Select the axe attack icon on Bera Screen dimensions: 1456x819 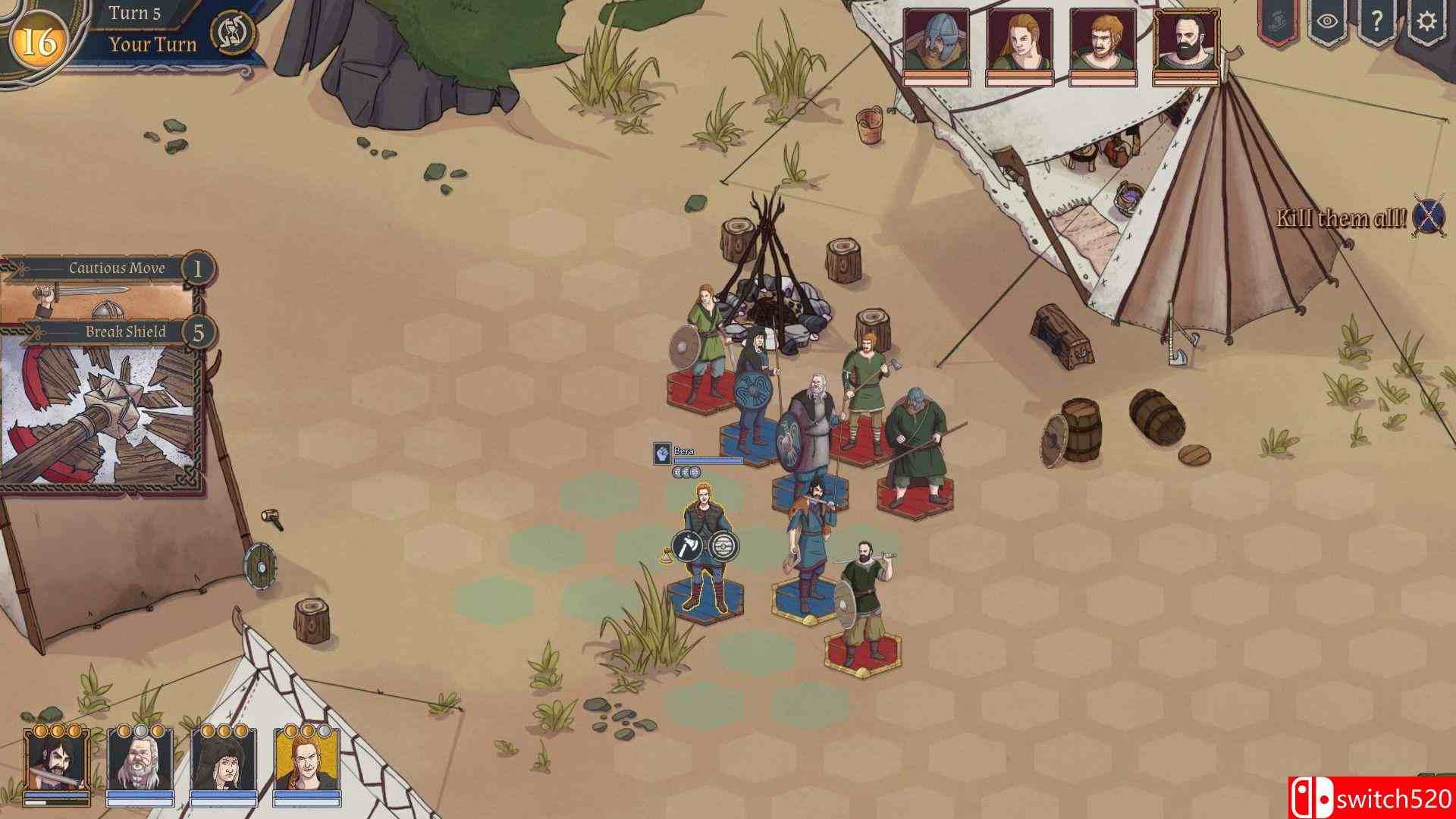(687, 544)
